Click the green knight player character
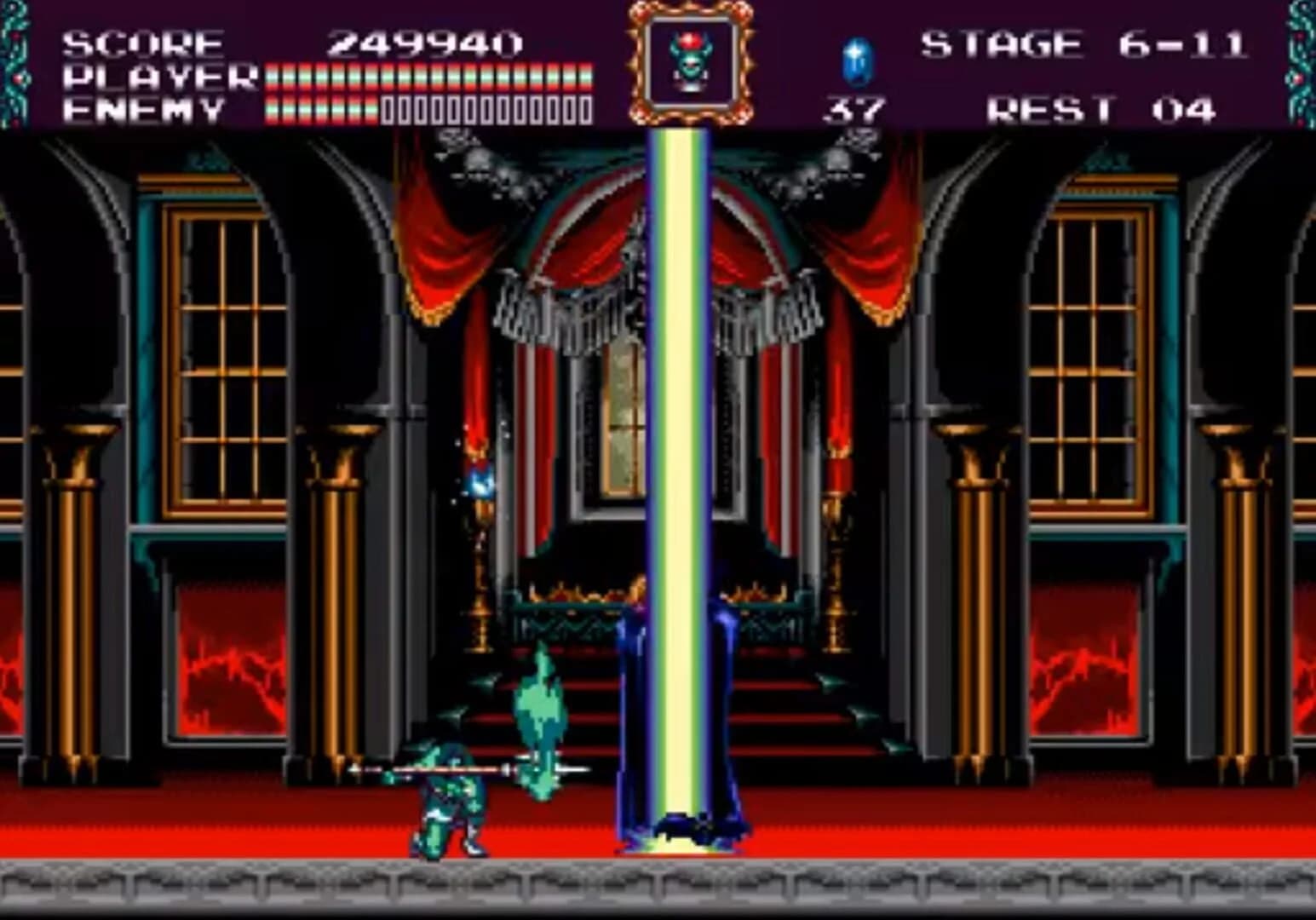Screen dimensions: 1316x920 [x=447, y=801]
